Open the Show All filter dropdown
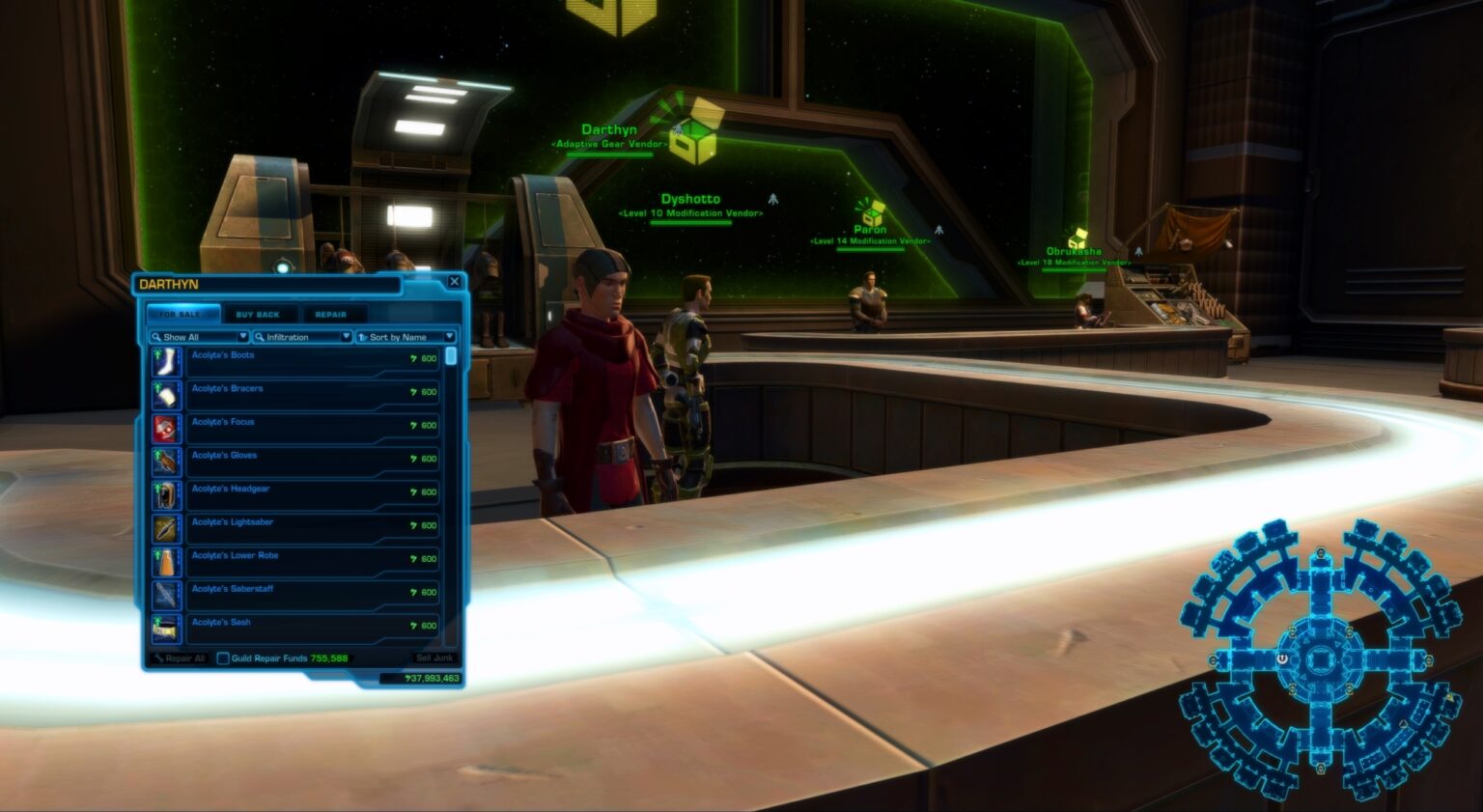This screenshot has width=1483, height=812. [x=242, y=336]
